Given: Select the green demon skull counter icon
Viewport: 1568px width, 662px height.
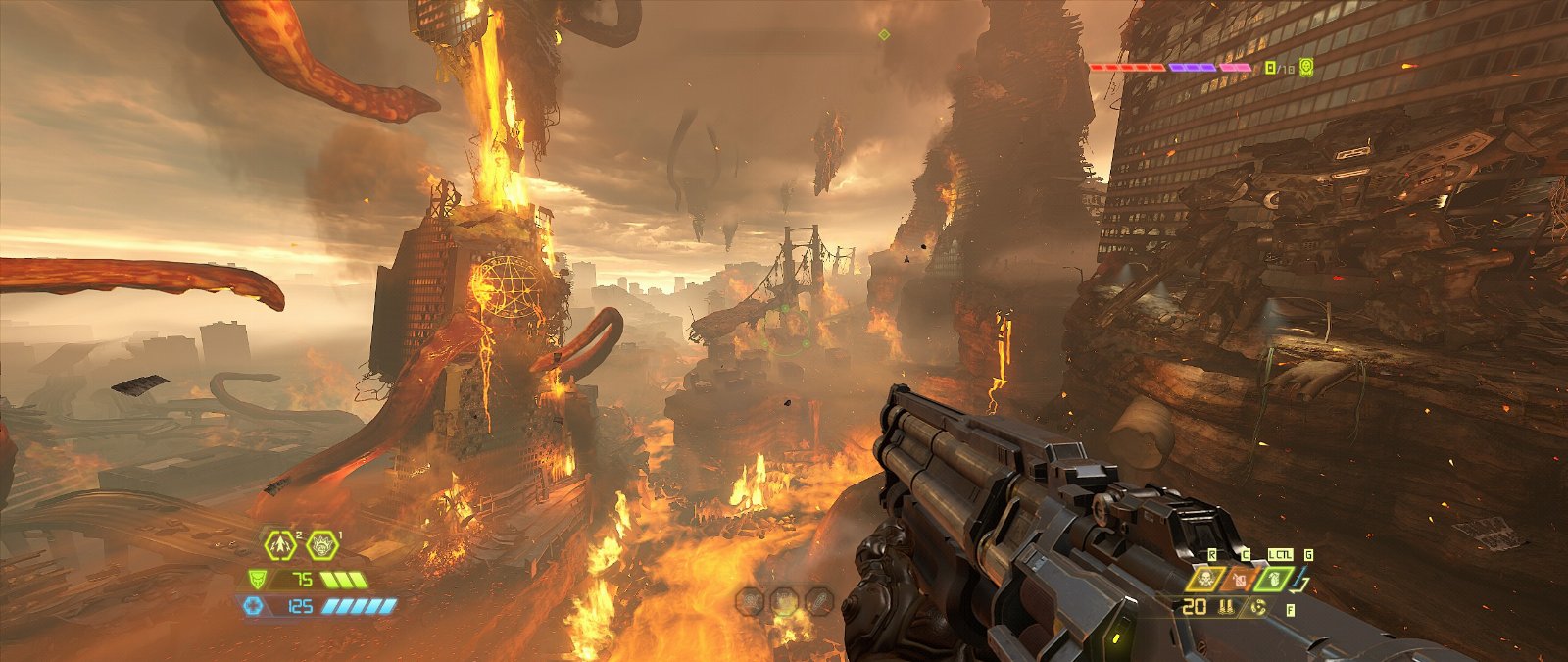Looking at the screenshot, I should (x=1306, y=68).
